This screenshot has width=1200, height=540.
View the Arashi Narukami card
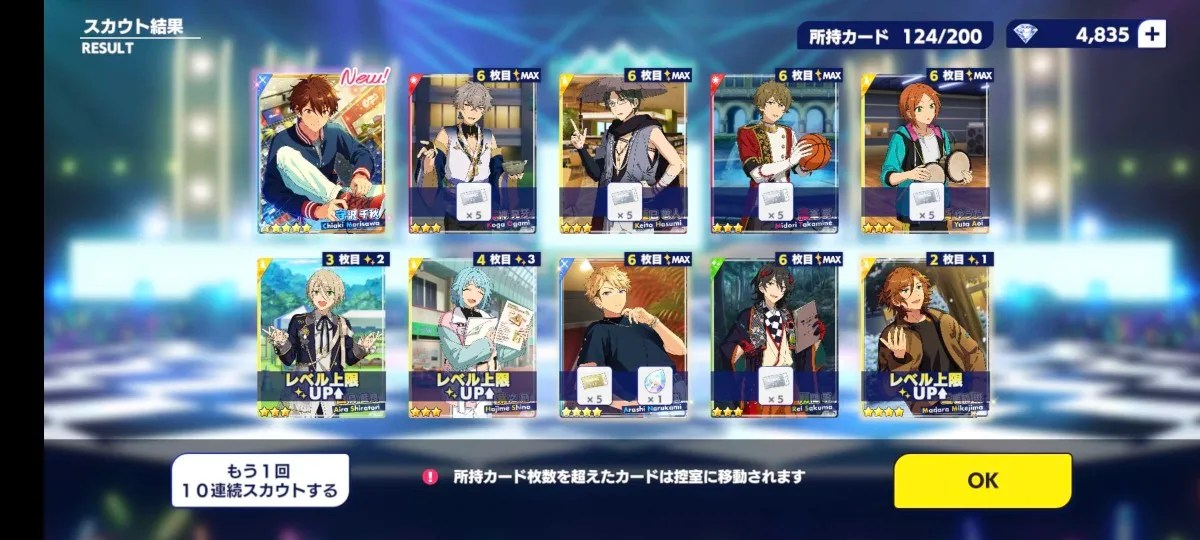pos(623,337)
